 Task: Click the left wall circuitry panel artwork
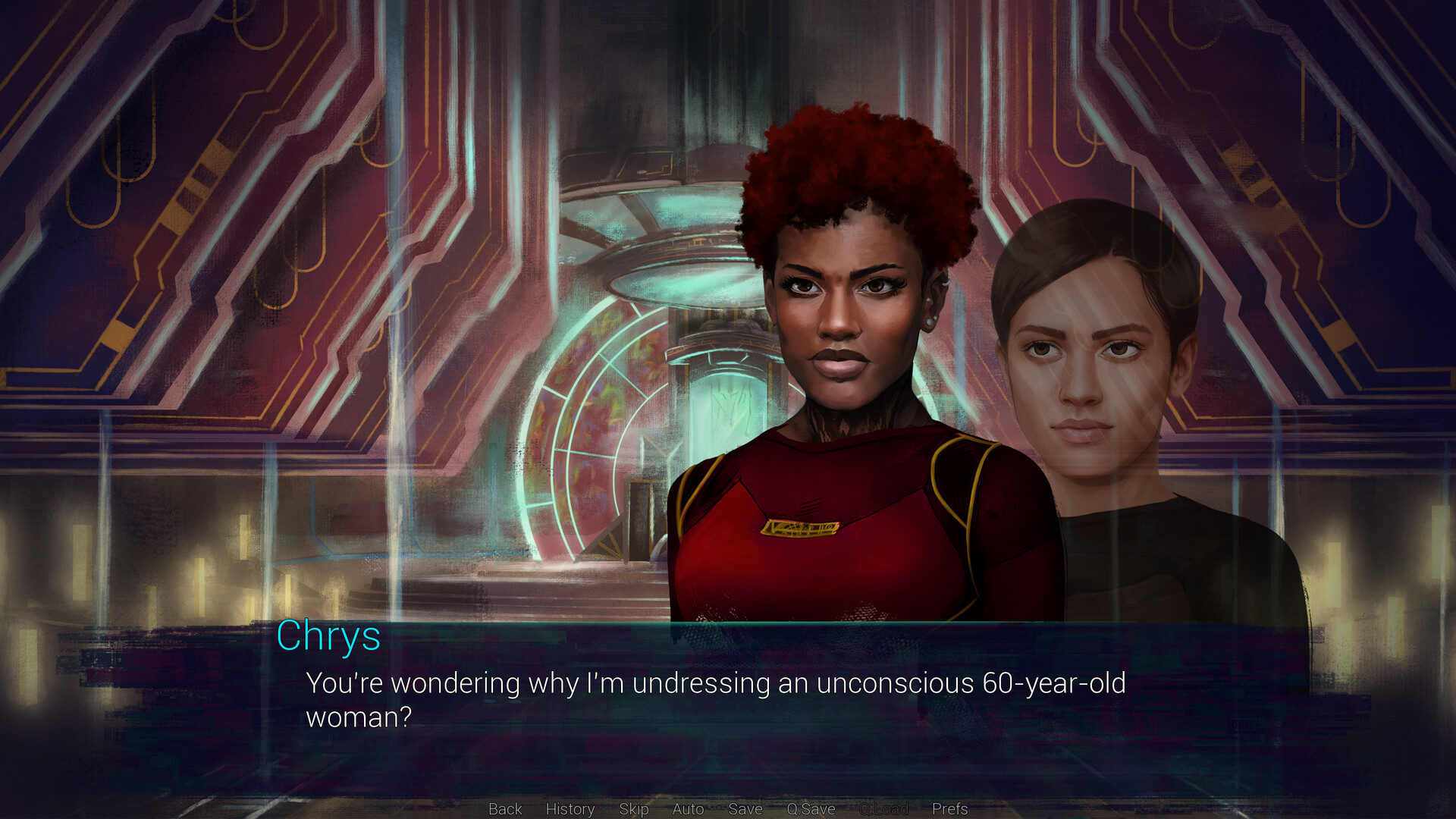pos(190,227)
